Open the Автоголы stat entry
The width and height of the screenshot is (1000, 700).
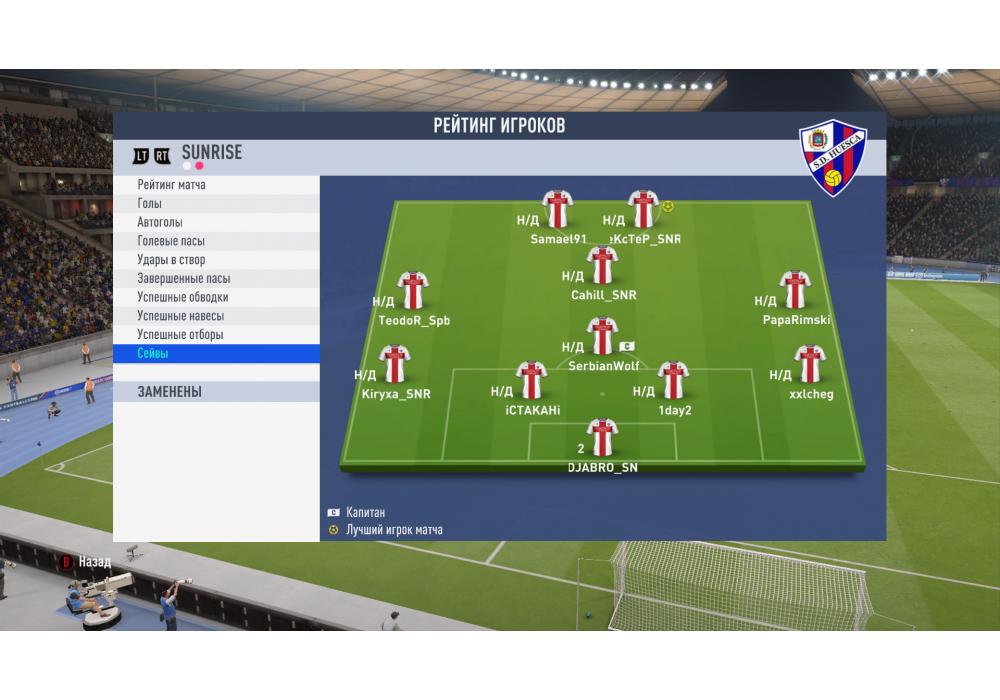point(215,222)
